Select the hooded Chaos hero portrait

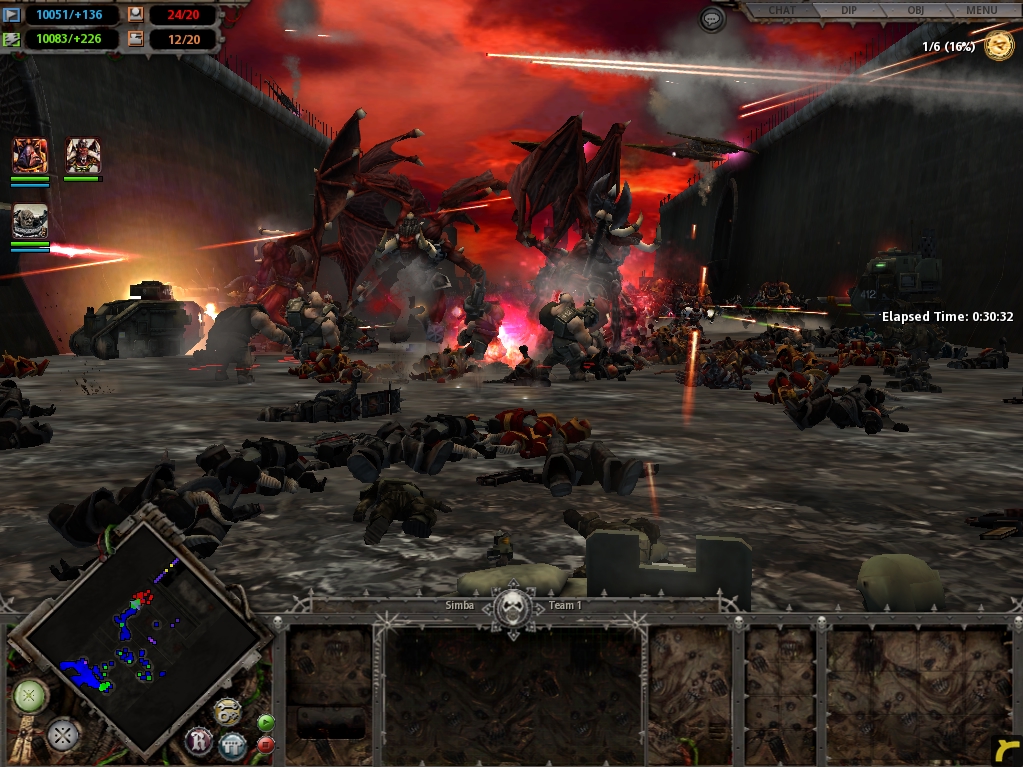(30, 156)
